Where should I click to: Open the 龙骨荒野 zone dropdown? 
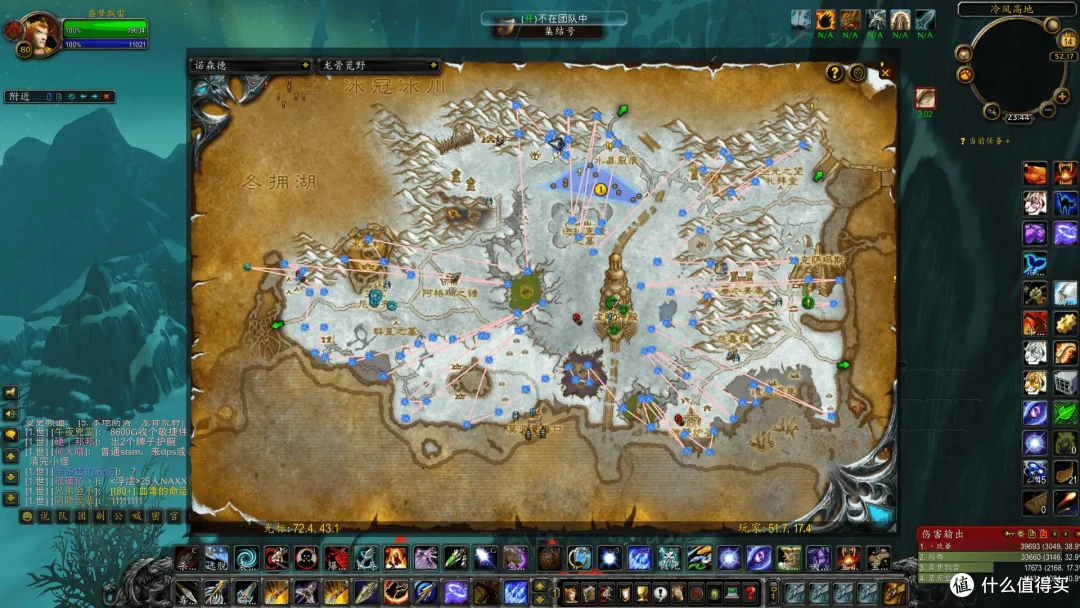click(x=378, y=65)
